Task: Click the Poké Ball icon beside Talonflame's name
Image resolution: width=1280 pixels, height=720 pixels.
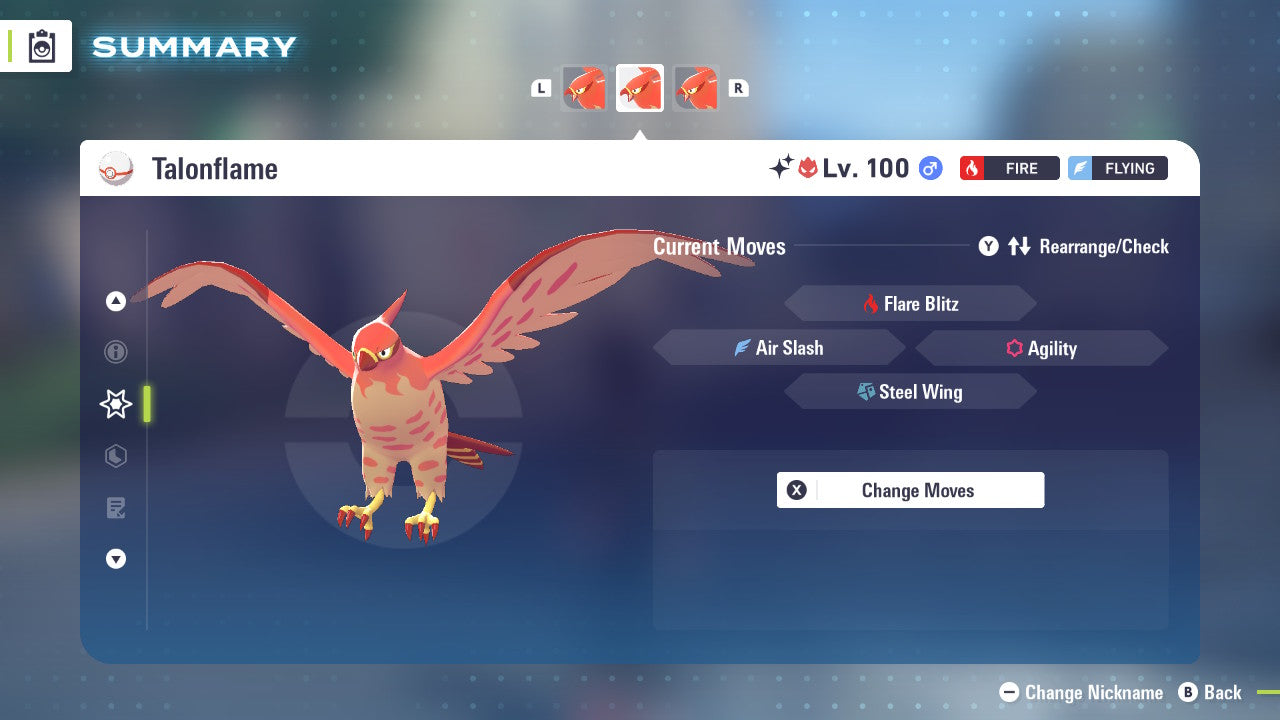Action: 116,169
